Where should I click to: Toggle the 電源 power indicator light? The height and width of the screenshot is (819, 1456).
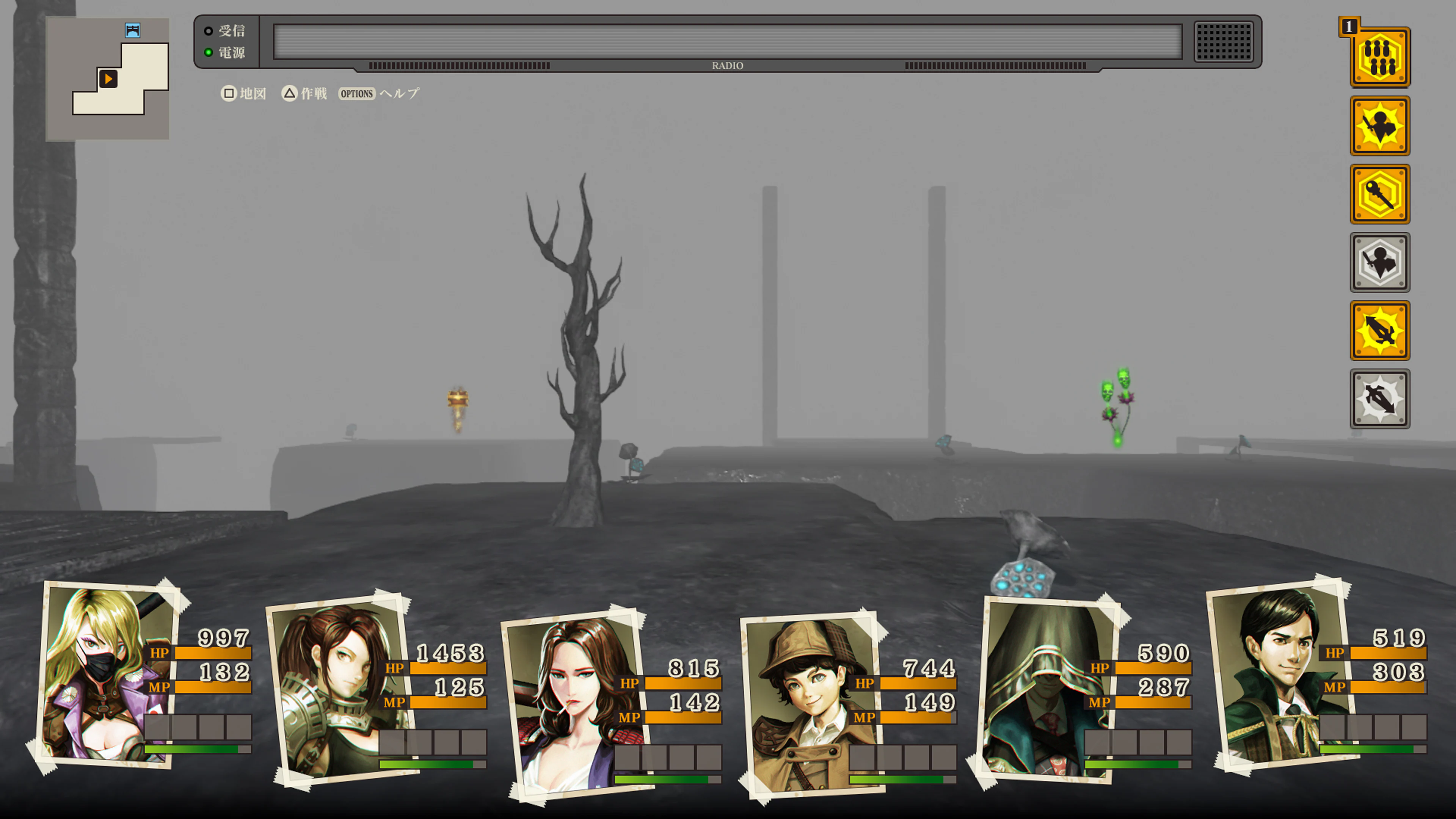pyautogui.click(x=209, y=52)
